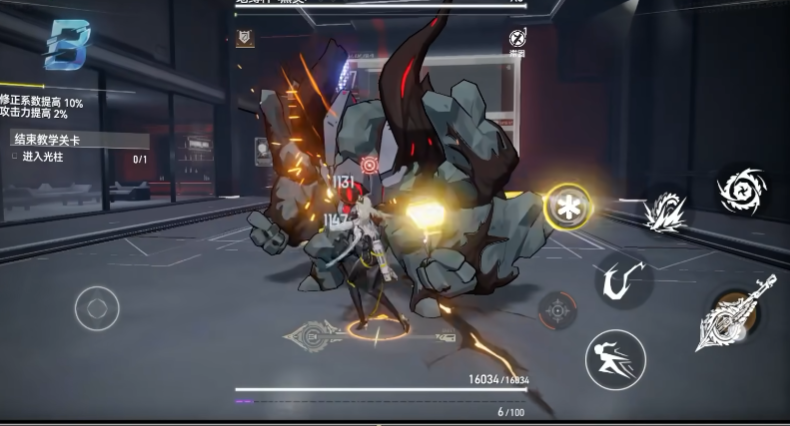Tap the boss shield badge icon
Viewport: 790px width, 426px height.
[x=245, y=38]
